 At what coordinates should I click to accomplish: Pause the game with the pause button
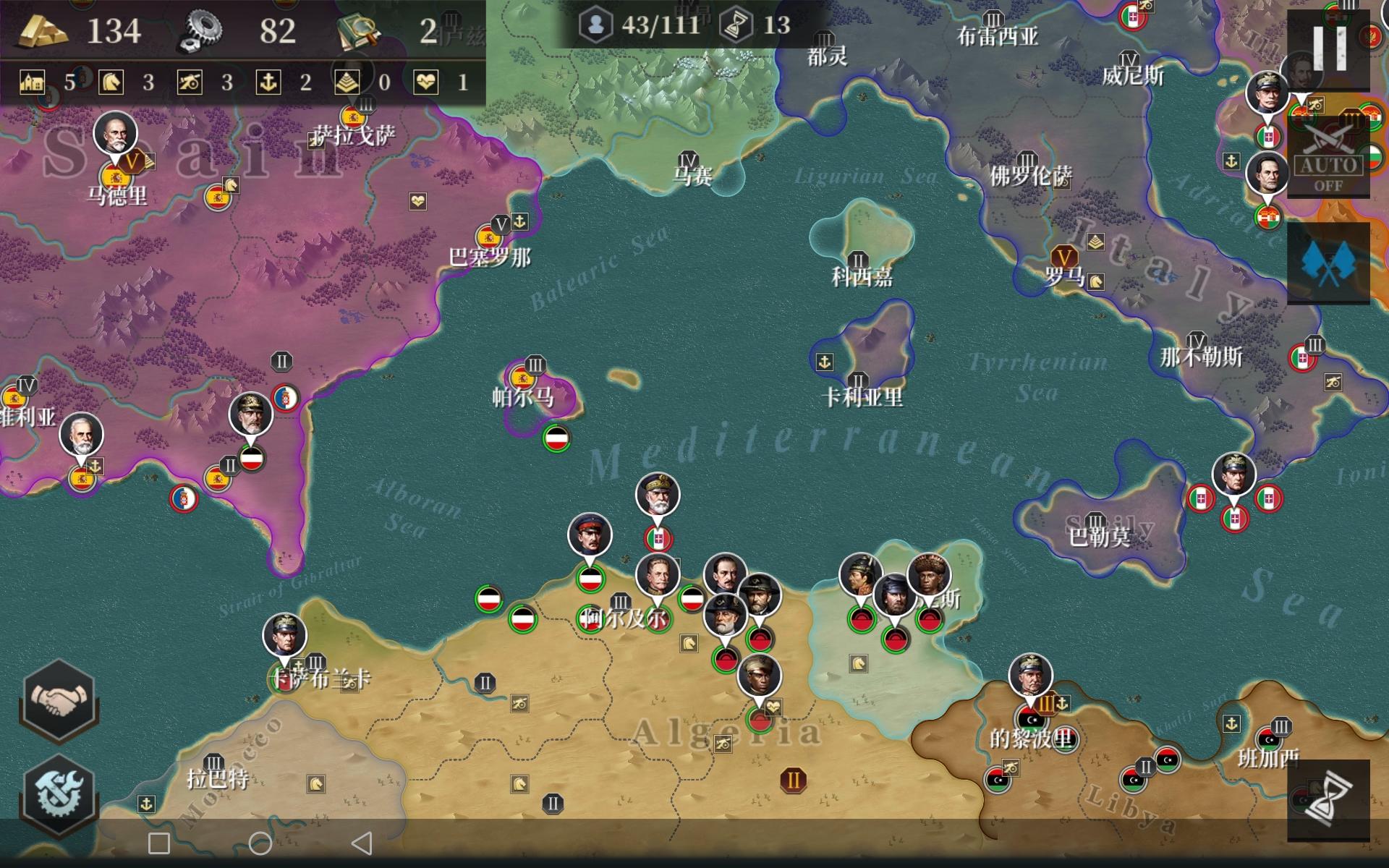click(1329, 48)
